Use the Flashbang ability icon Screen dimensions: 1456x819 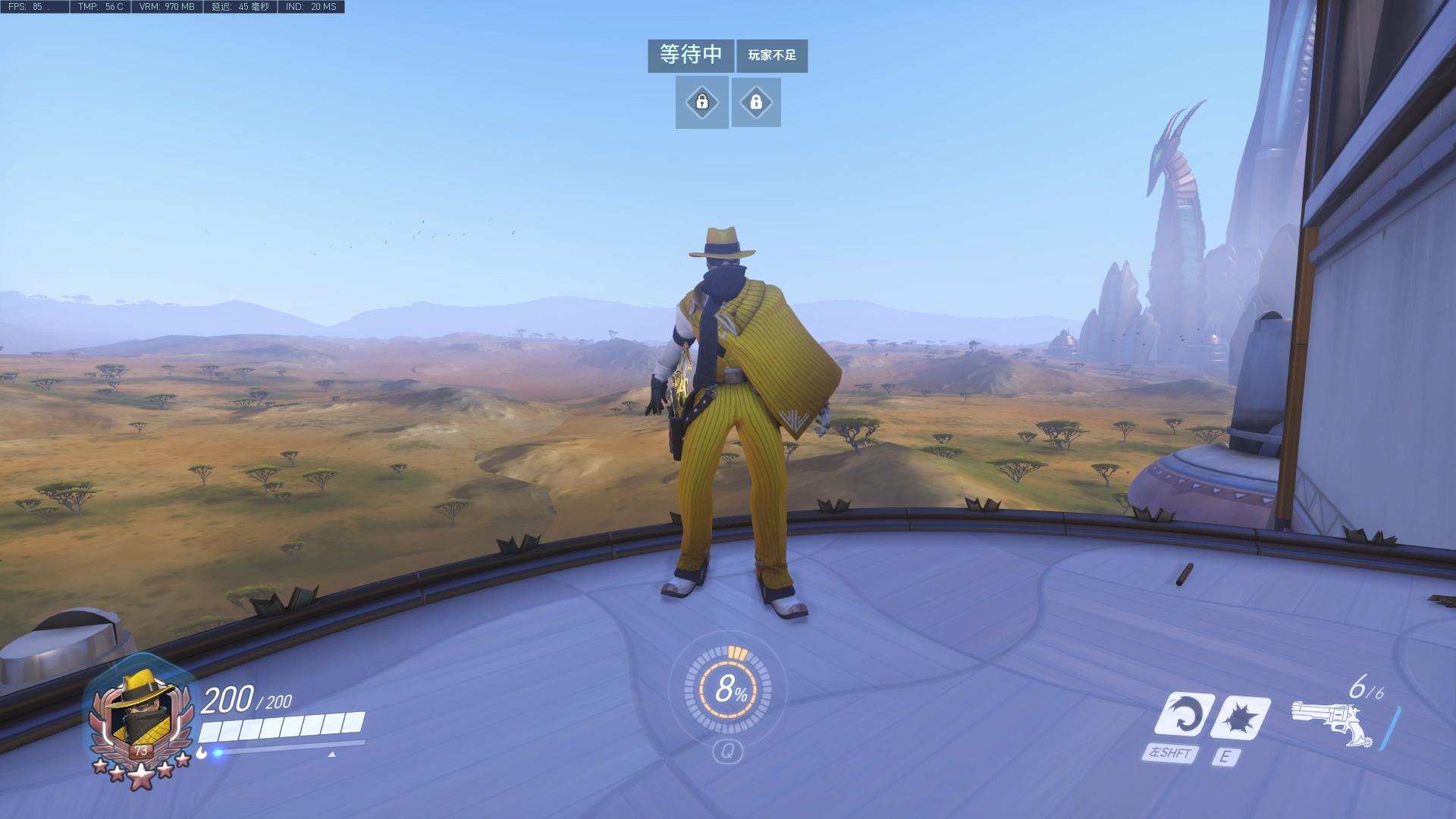coord(1241,716)
